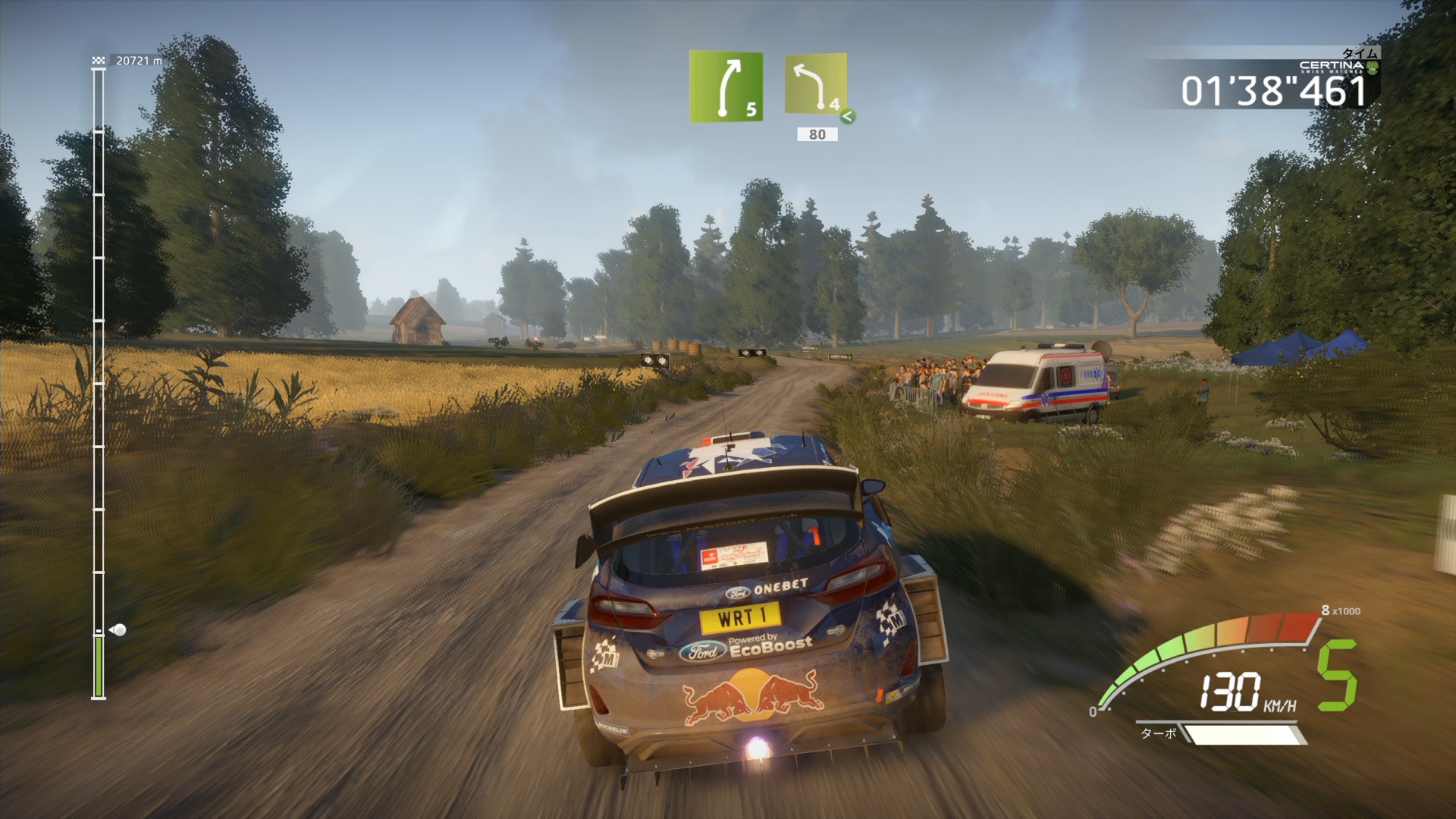Click the left 4 pace note icon
The width and height of the screenshot is (1456, 819).
pos(816,84)
